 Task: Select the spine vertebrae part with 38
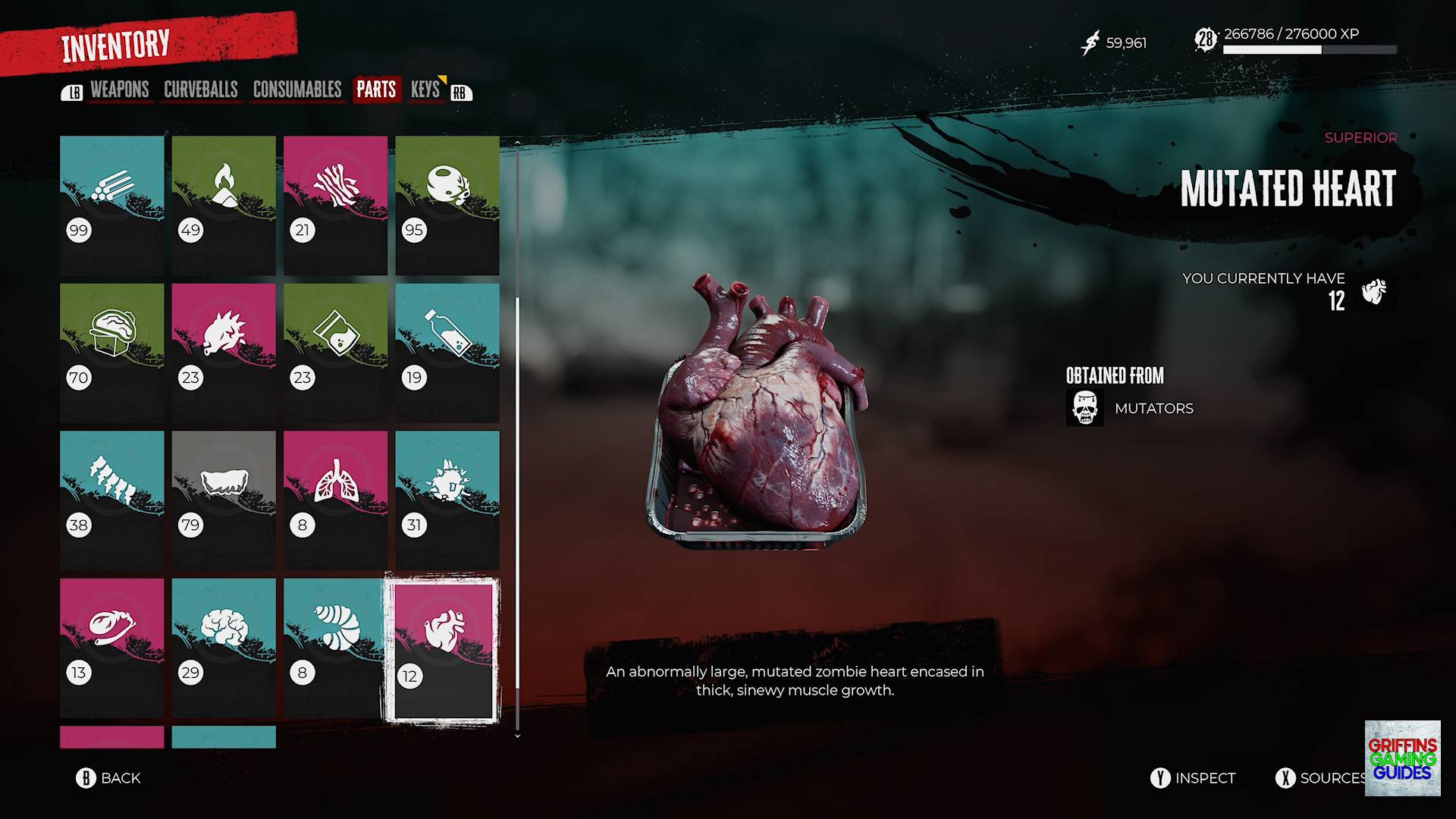pos(112,500)
